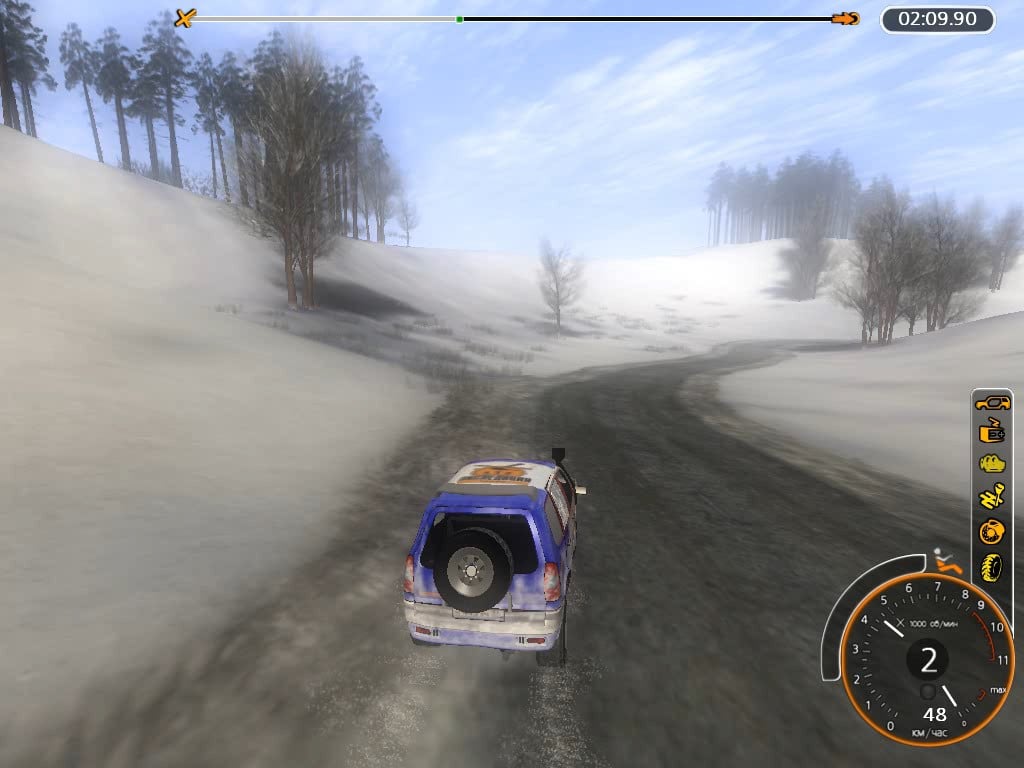1024x768 pixels.
Task: Select the tire condition icon
Action: pos(992,566)
